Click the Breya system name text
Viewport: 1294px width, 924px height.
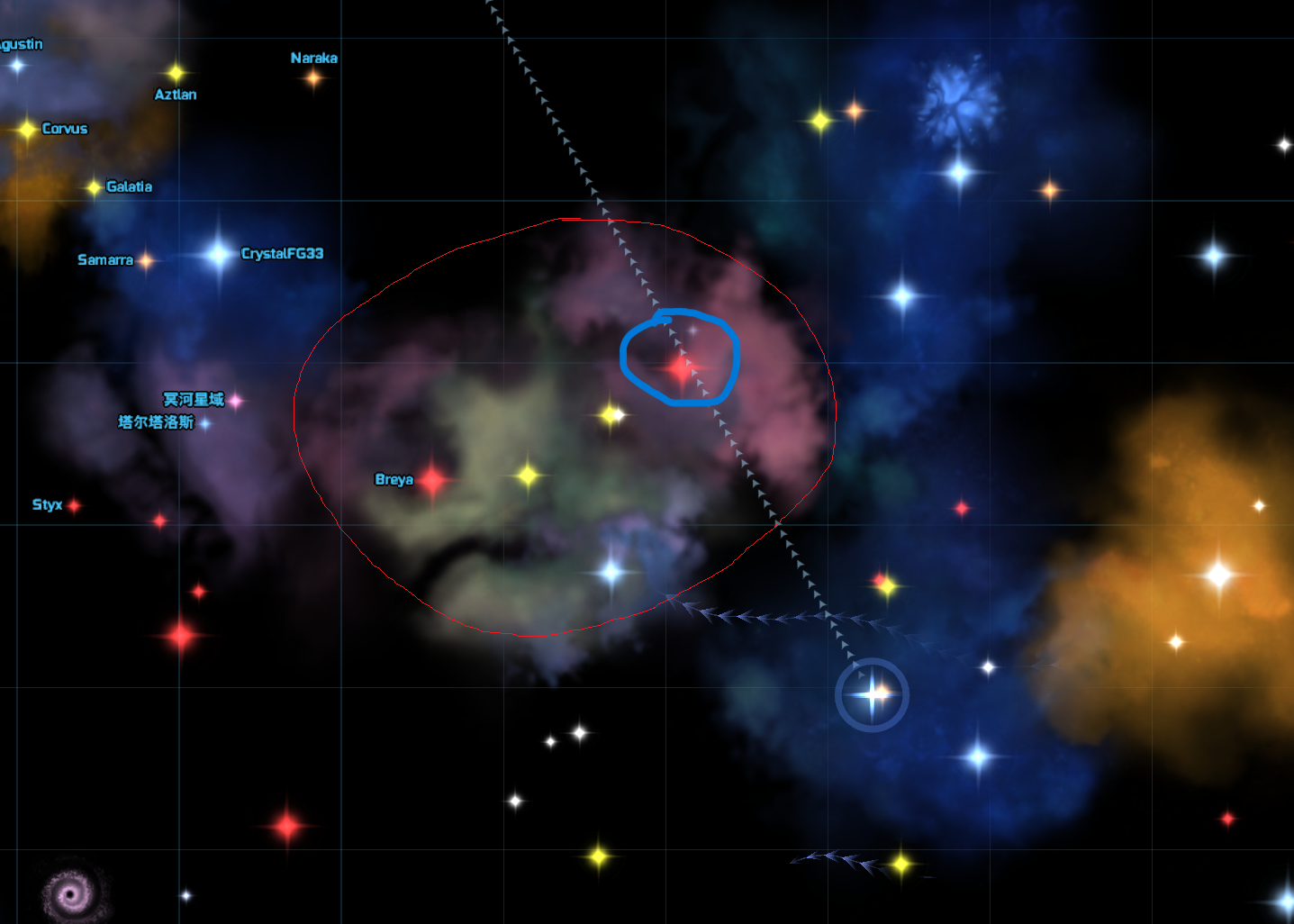pos(394,480)
